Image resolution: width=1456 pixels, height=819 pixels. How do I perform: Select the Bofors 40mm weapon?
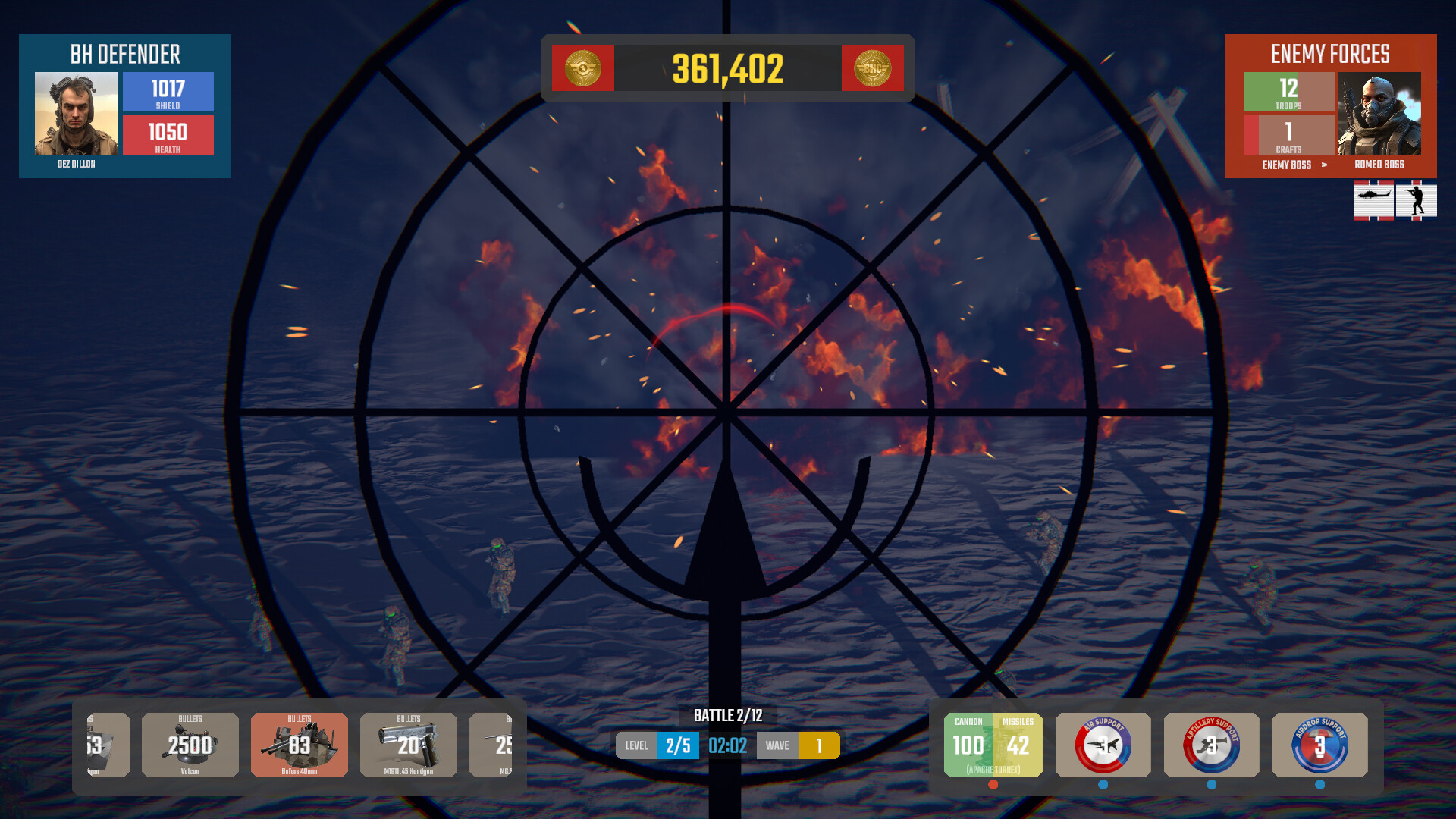[300, 745]
